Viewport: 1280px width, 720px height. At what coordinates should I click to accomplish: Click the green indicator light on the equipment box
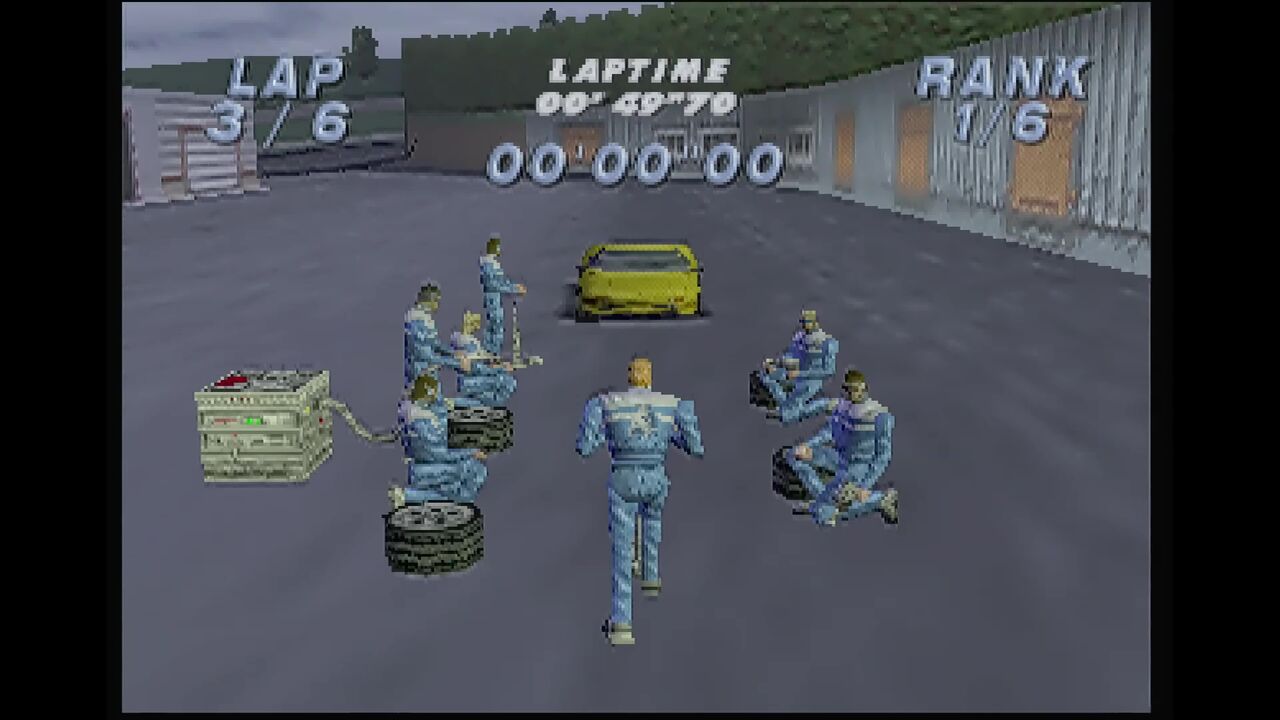(x=253, y=421)
